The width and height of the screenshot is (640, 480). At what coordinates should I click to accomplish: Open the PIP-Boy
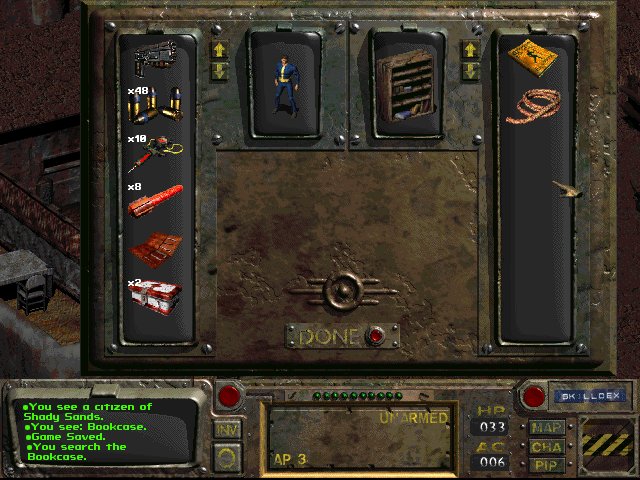tap(548, 464)
